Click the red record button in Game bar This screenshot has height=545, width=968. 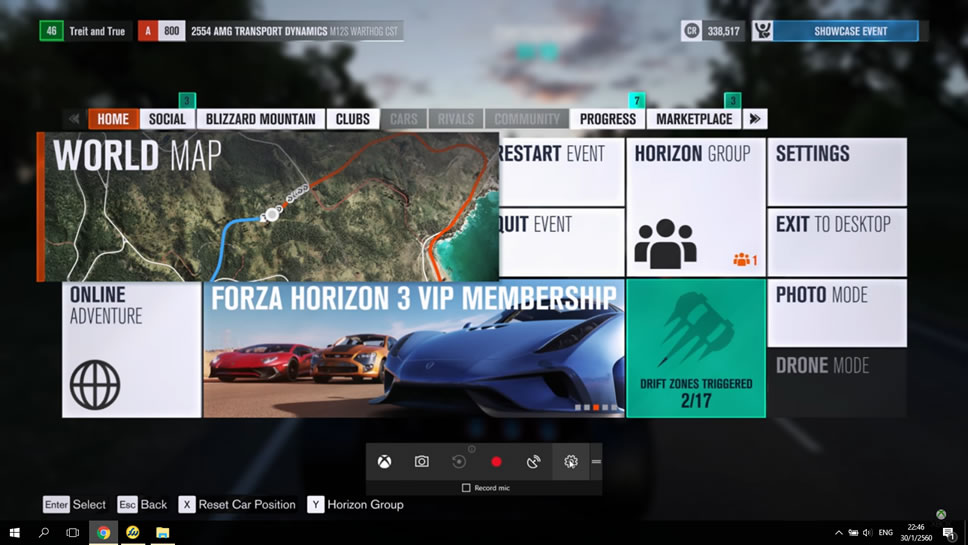coord(496,462)
